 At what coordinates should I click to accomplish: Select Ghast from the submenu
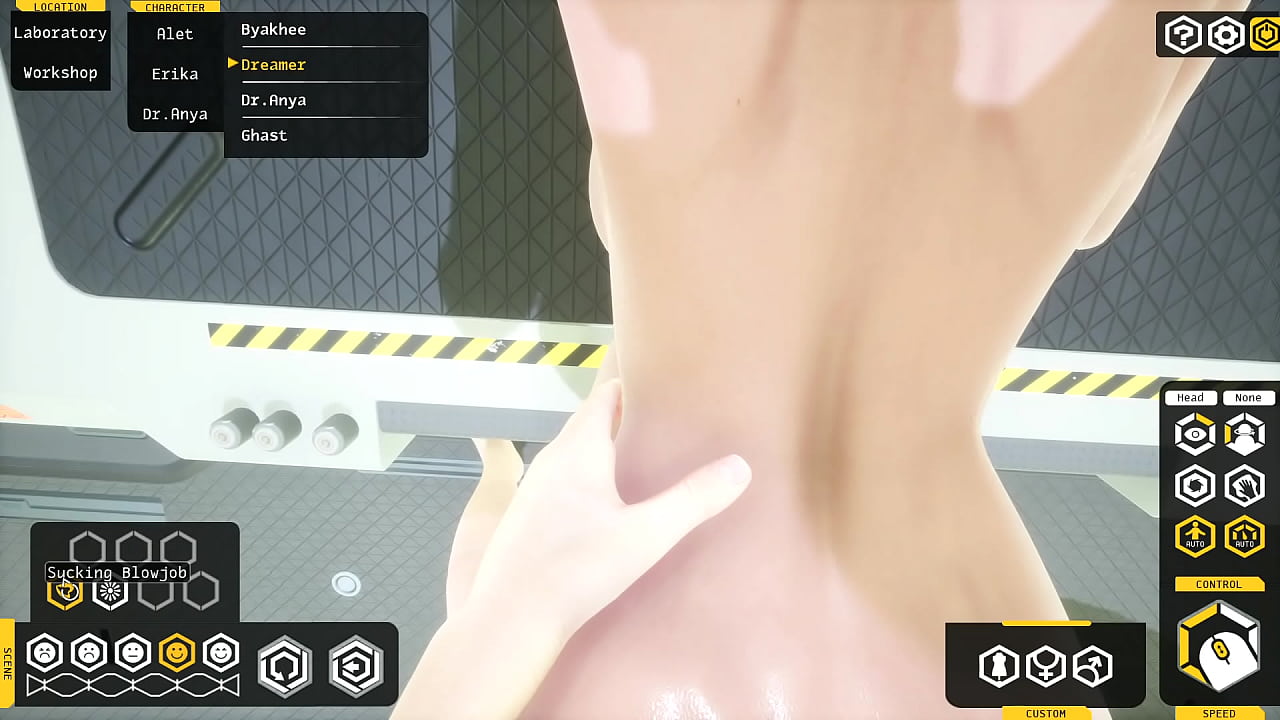point(264,136)
